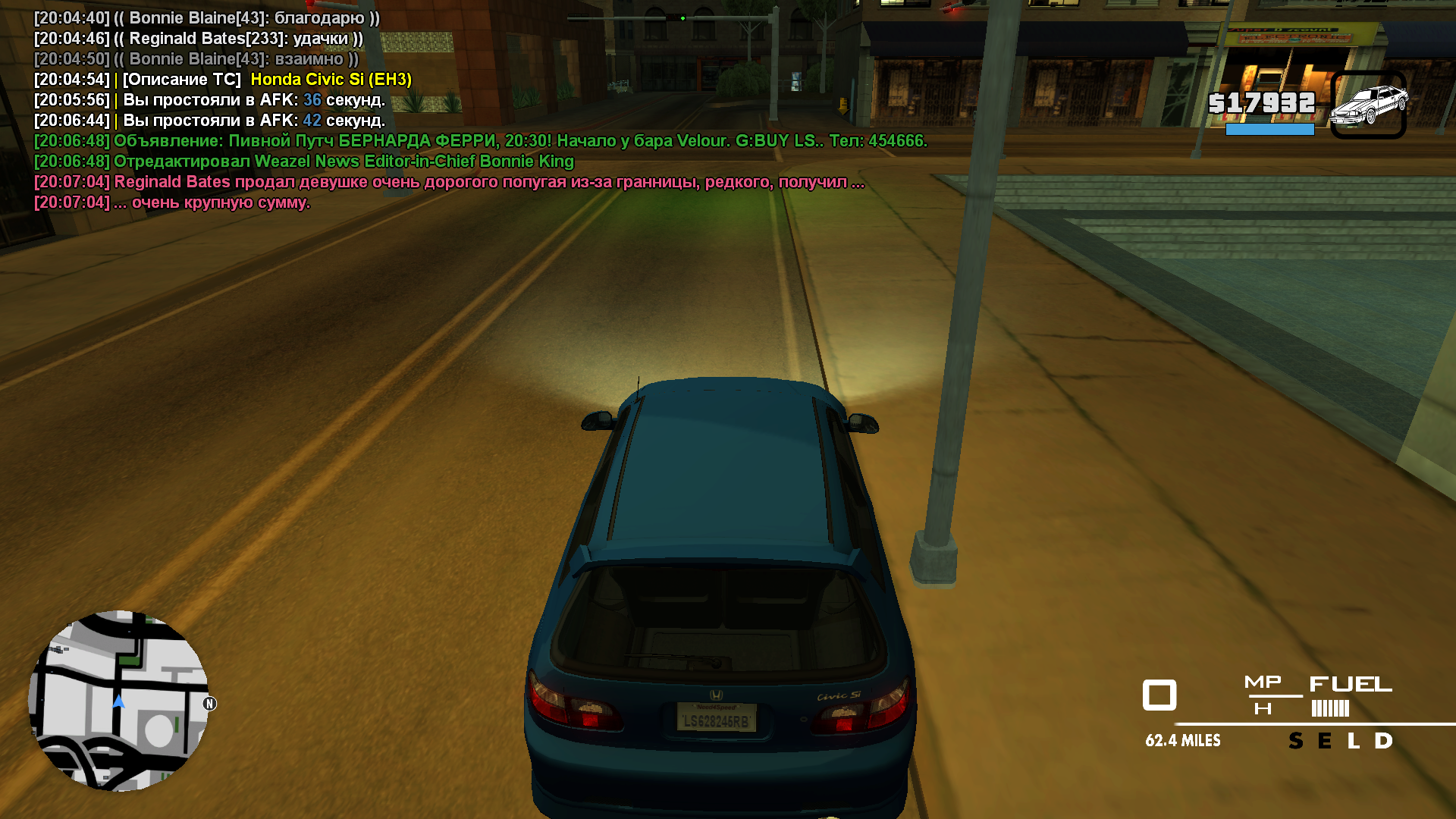Select the white square speedometer indicator
This screenshot has width=1456, height=819.
coord(1159,695)
